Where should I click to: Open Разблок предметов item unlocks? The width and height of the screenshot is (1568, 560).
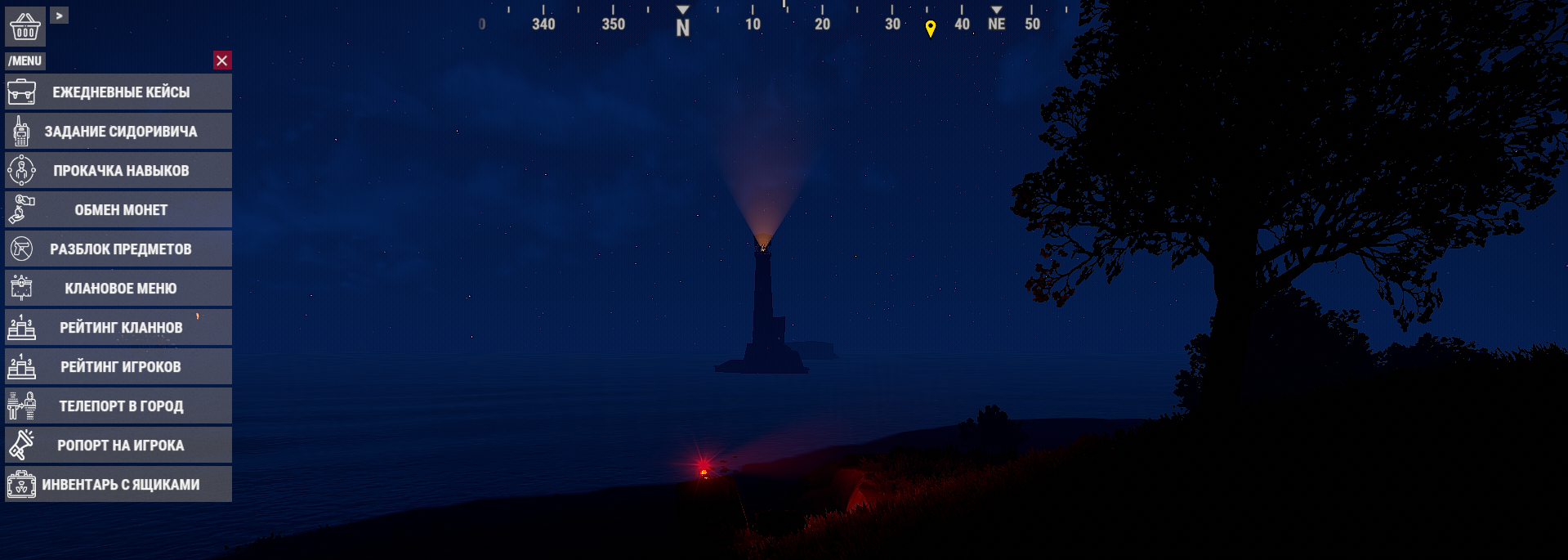coord(118,249)
